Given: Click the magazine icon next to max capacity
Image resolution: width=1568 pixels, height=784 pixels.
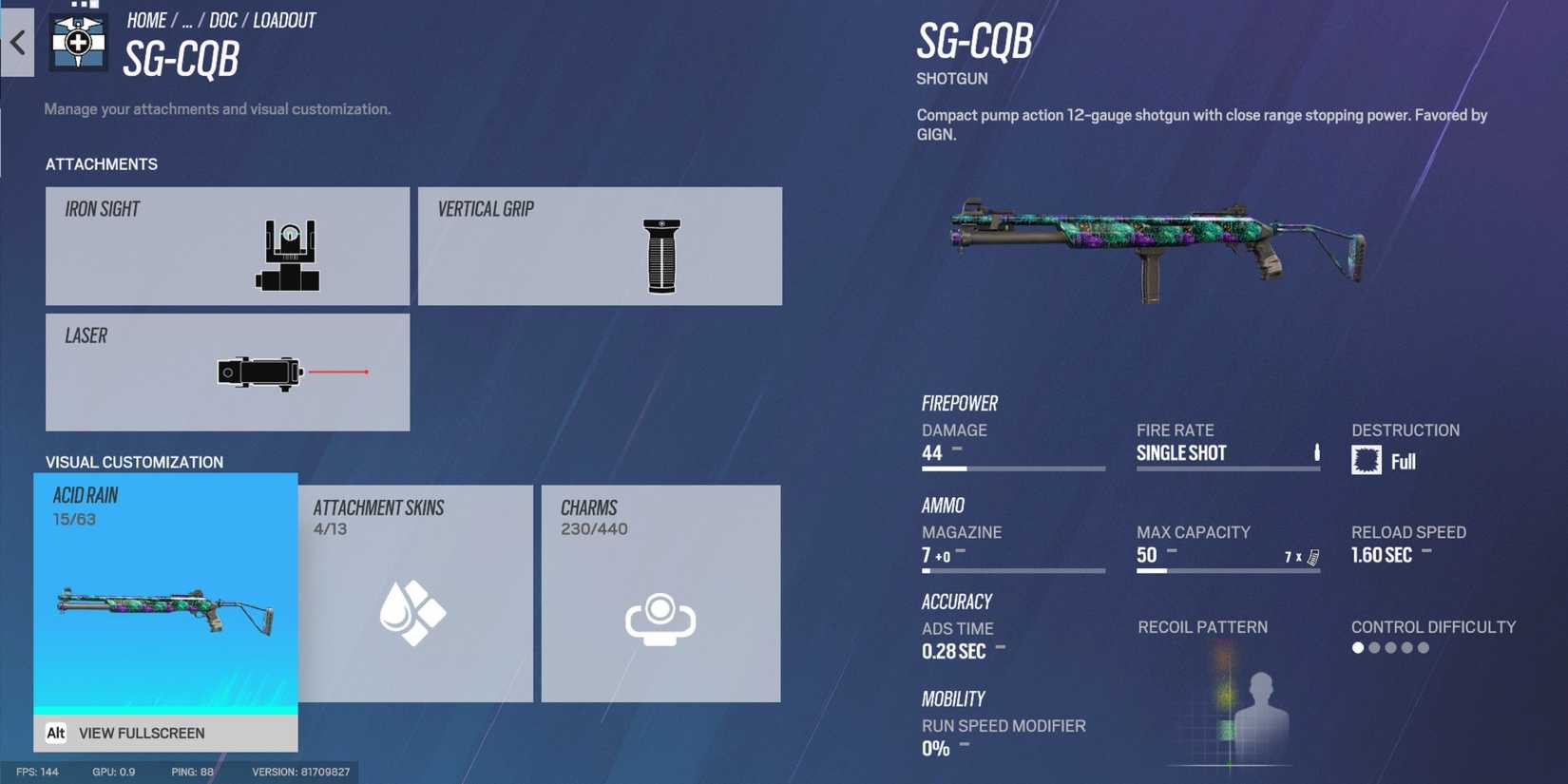Looking at the screenshot, I should [1313, 556].
